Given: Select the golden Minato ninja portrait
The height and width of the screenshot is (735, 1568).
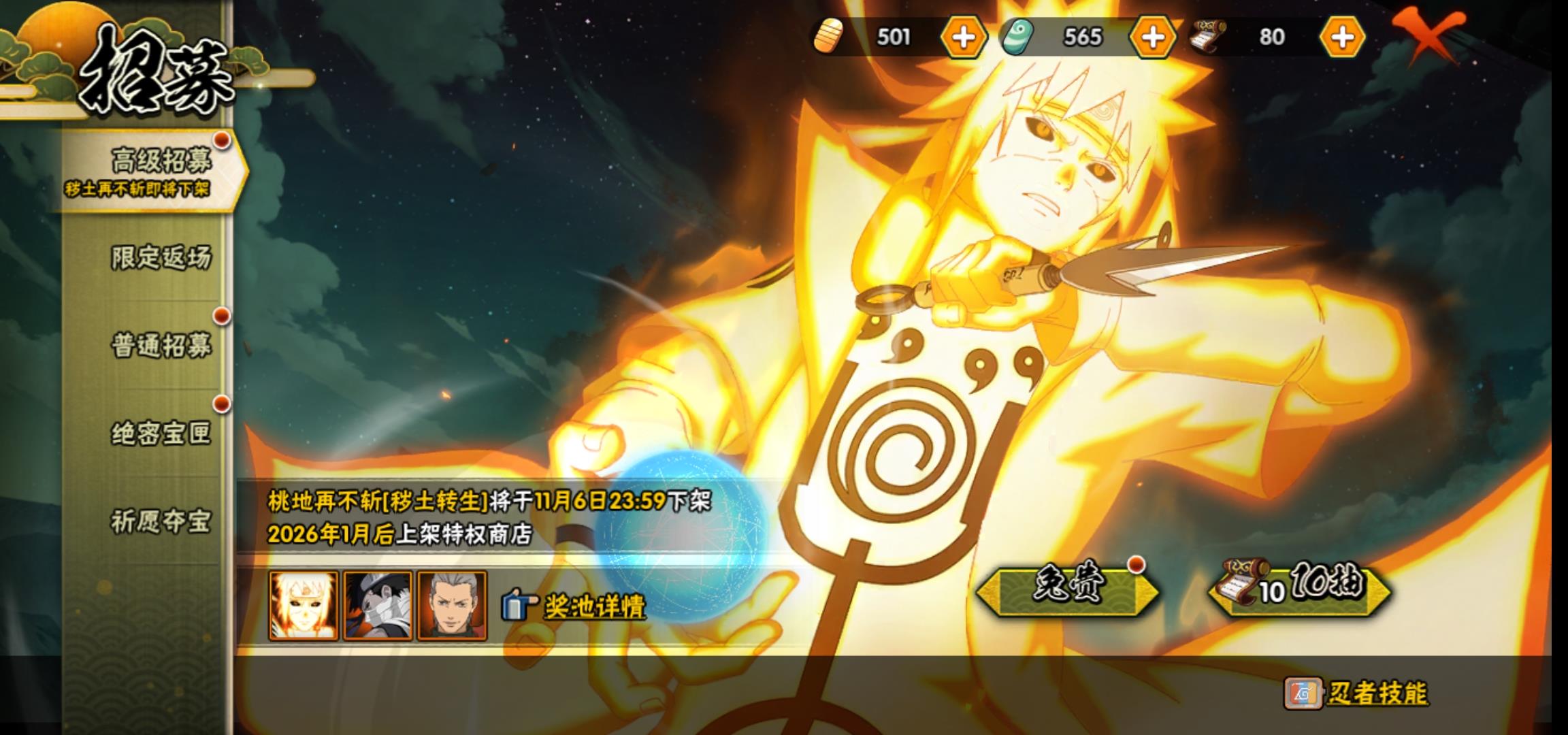Looking at the screenshot, I should point(304,606).
